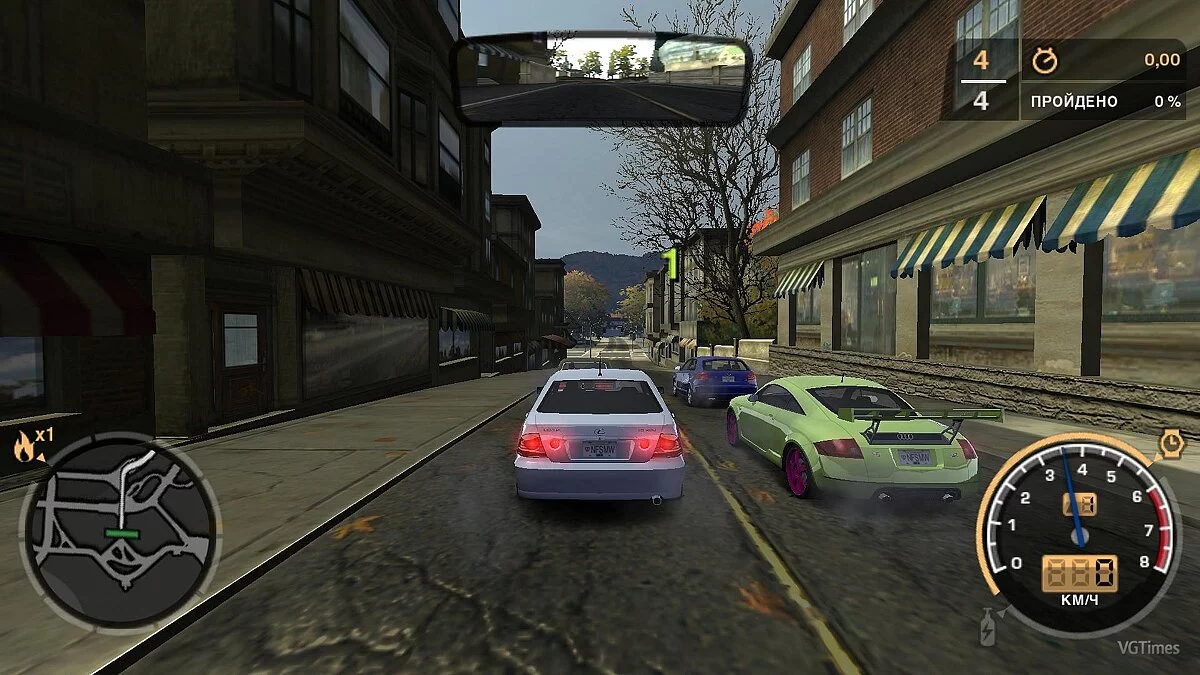Click the circular city minimap

pyautogui.click(x=118, y=532)
